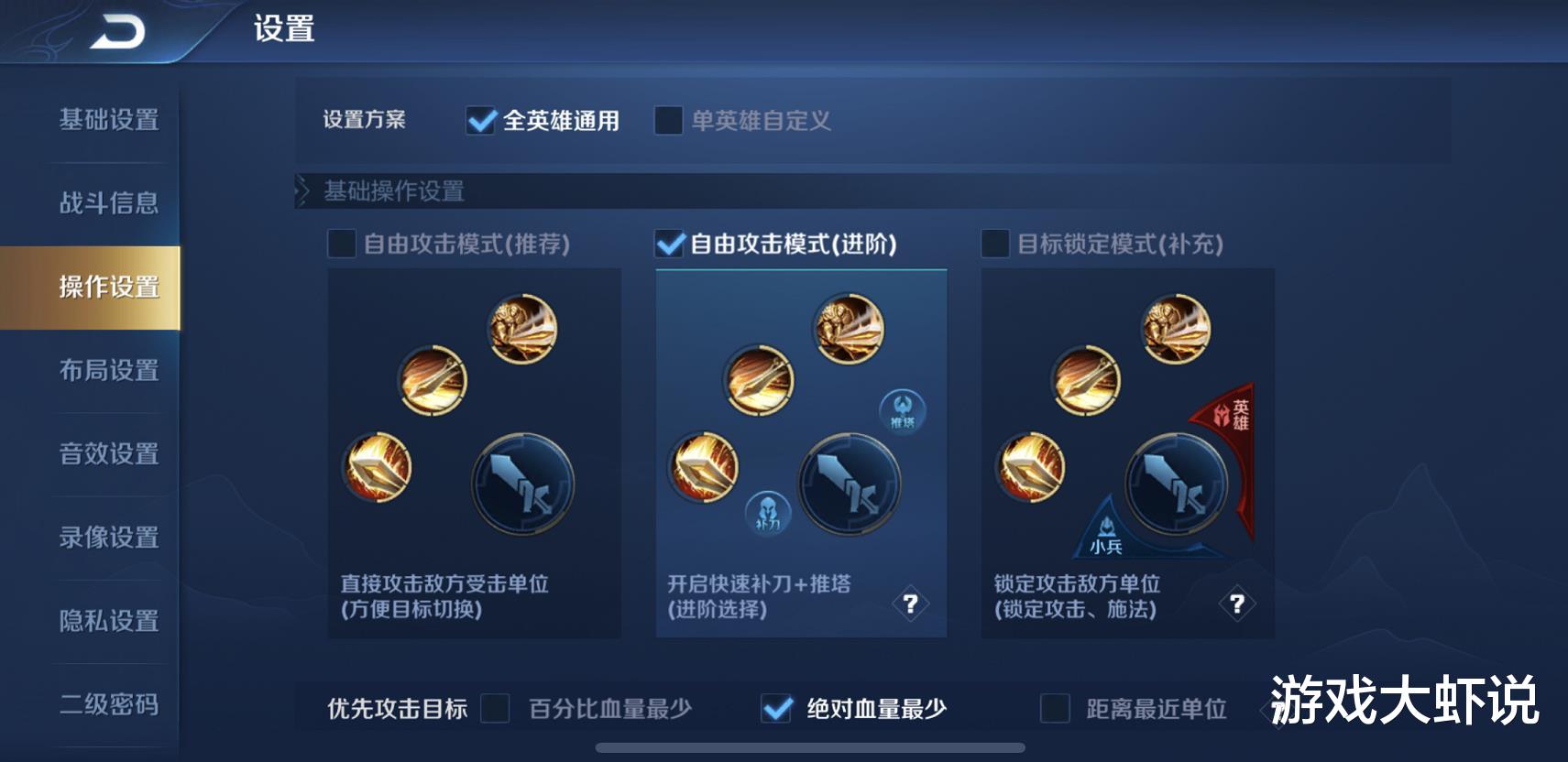Tap the 推塔 (push tower) icon
The width and height of the screenshot is (1568, 762).
coord(902,413)
